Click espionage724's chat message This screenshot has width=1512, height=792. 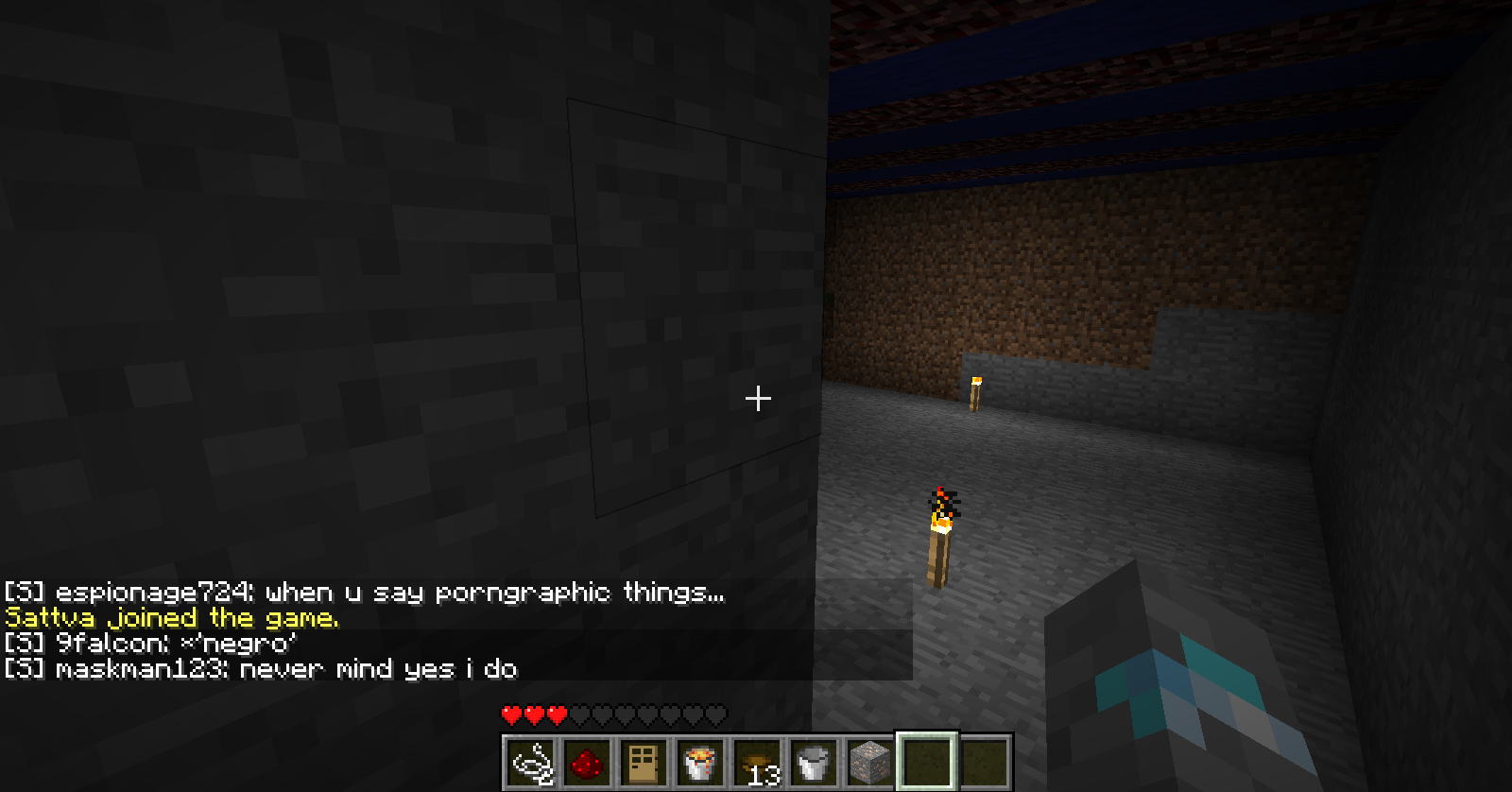click(364, 593)
